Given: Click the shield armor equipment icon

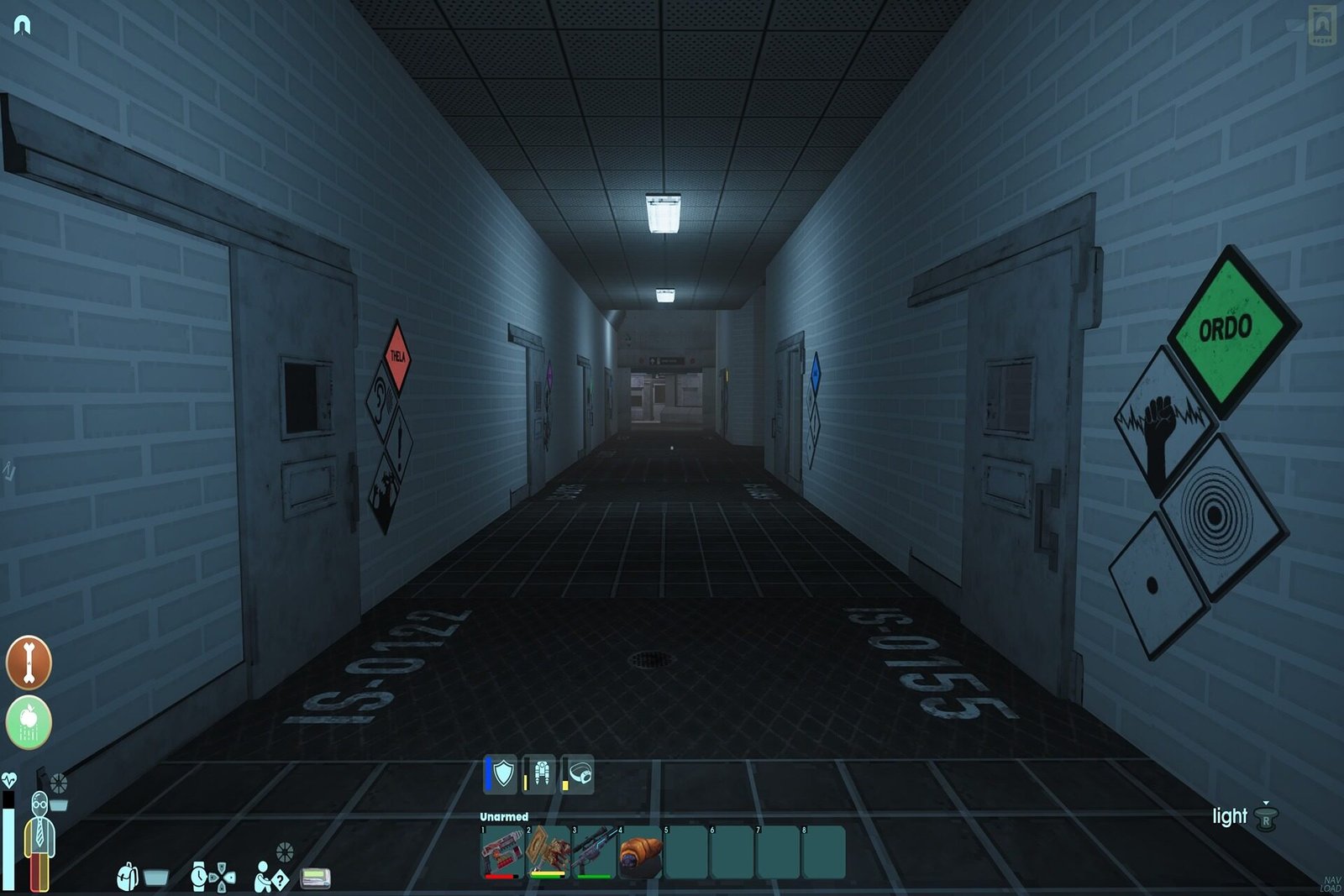Looking at the screenshot, I should click(501, 774).
